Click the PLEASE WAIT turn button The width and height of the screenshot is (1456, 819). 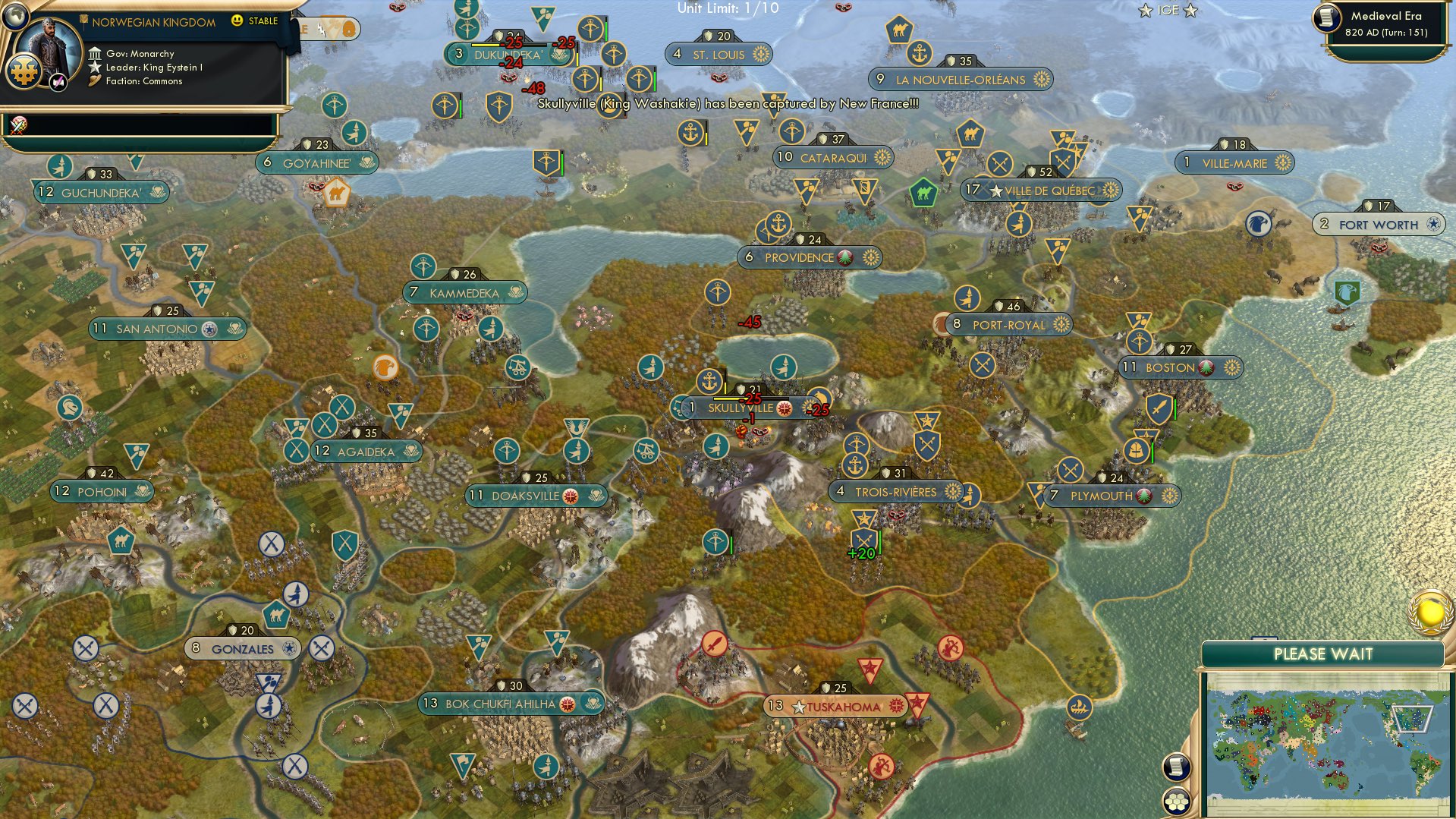[1322, 654]
